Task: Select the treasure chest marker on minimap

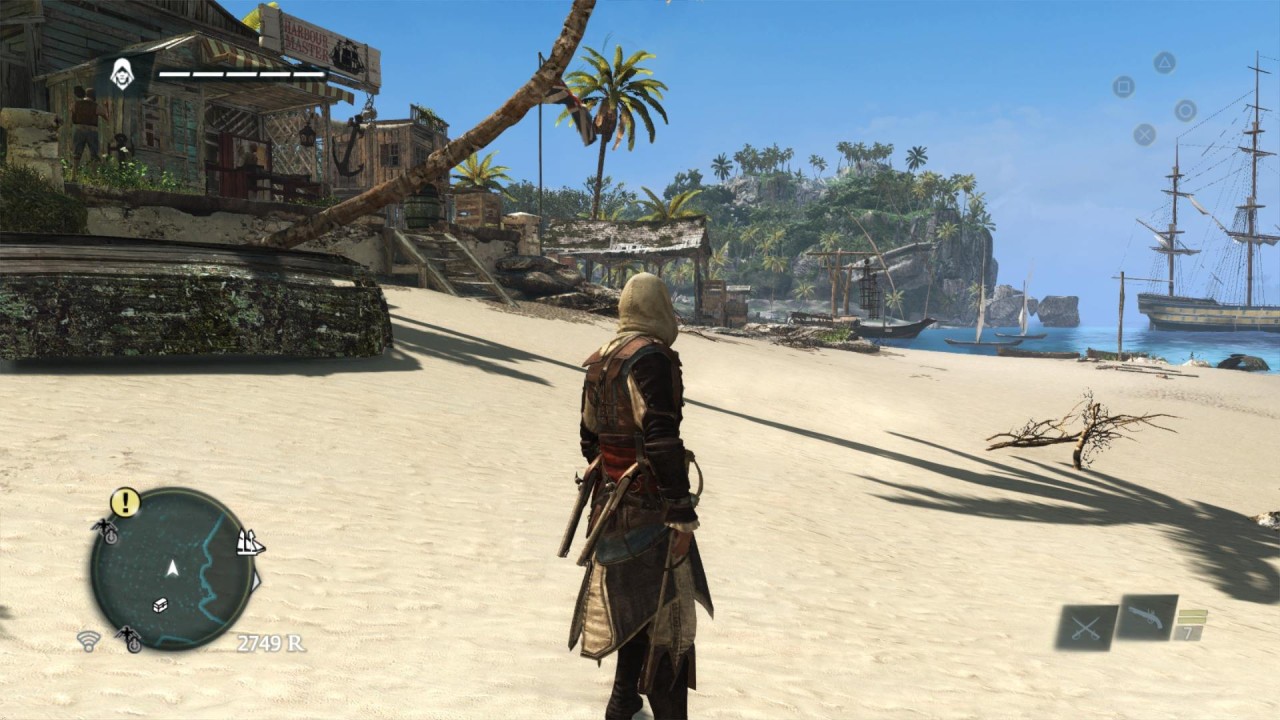Action: click(160, 605)
